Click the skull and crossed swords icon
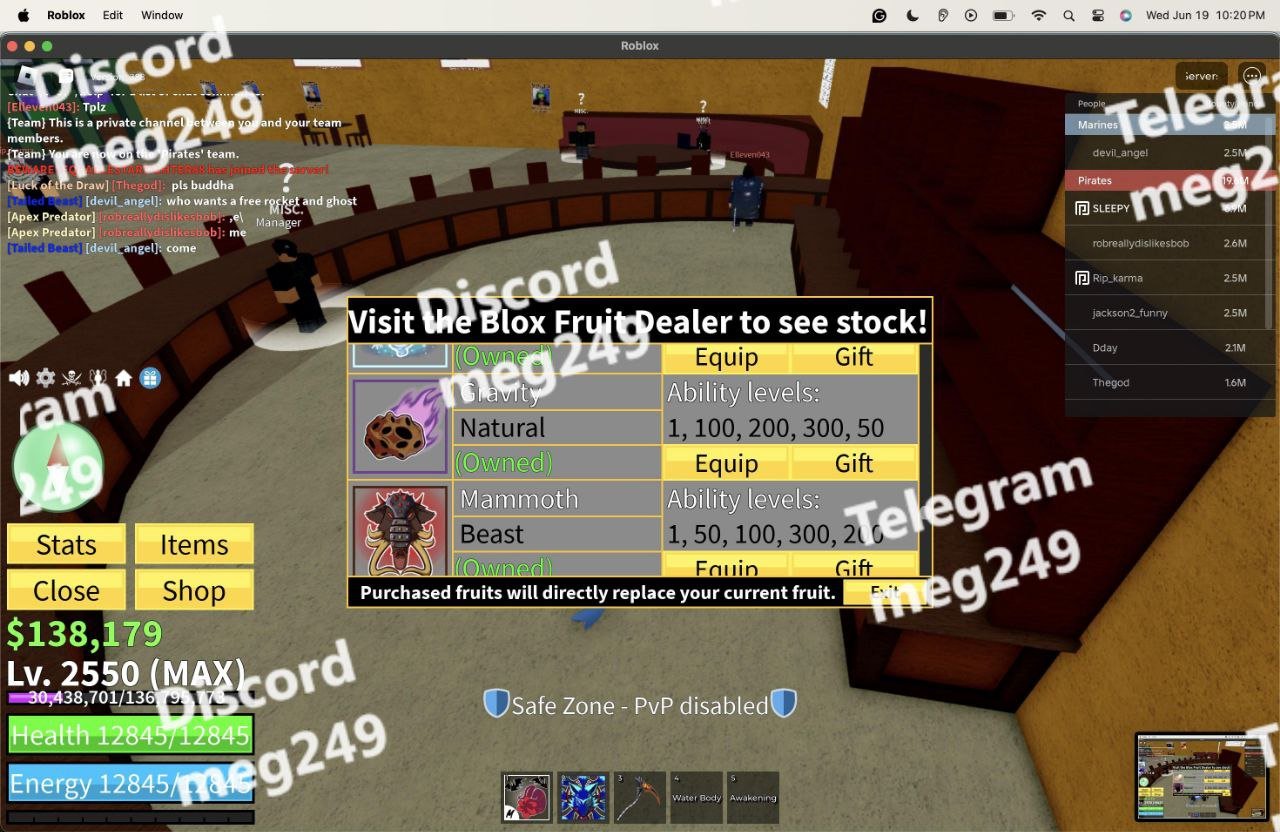This screenshot has width=1280, height=832. [71, 378]
